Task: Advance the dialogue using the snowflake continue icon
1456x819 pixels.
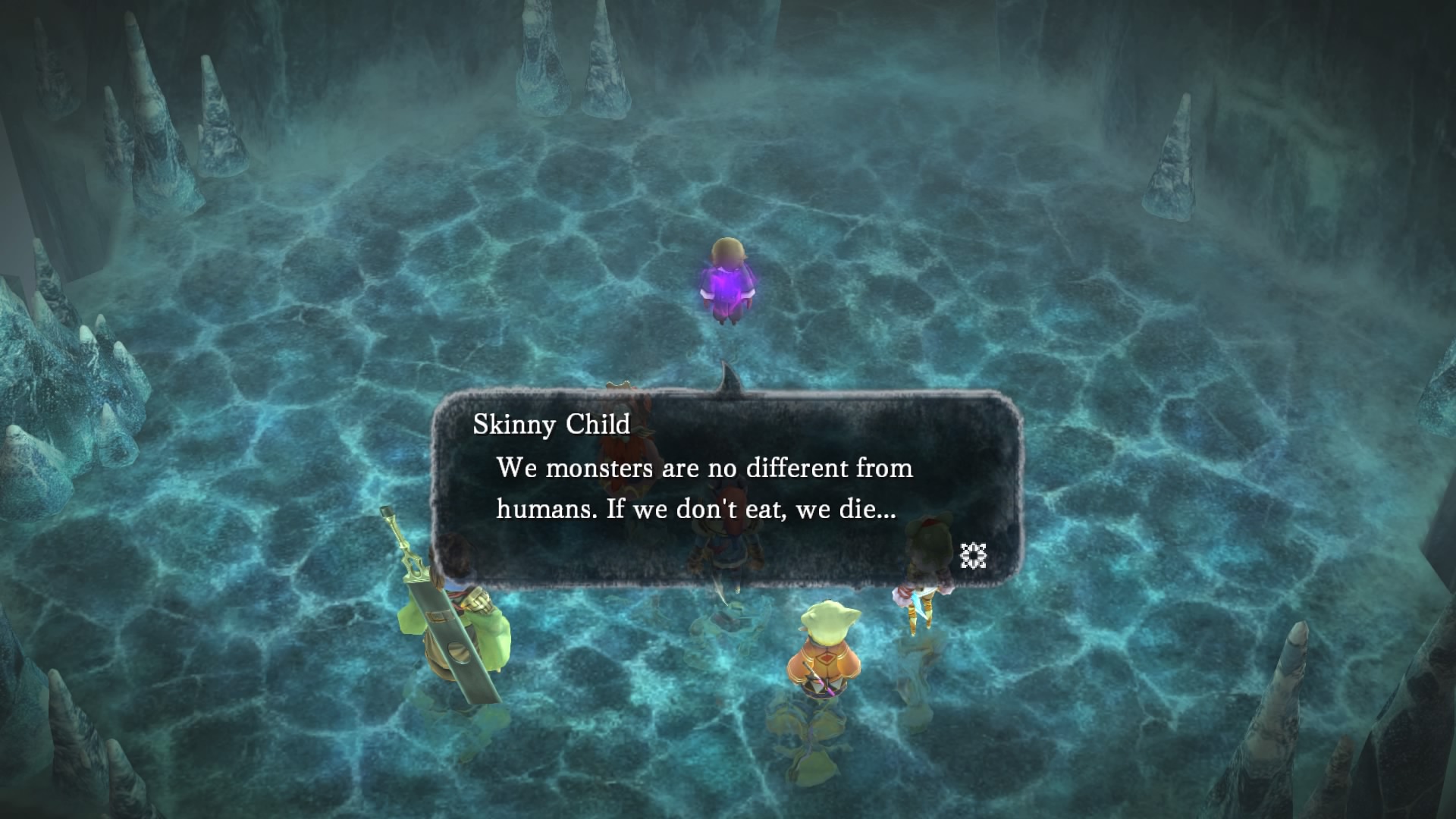Action: coord(973,556)
